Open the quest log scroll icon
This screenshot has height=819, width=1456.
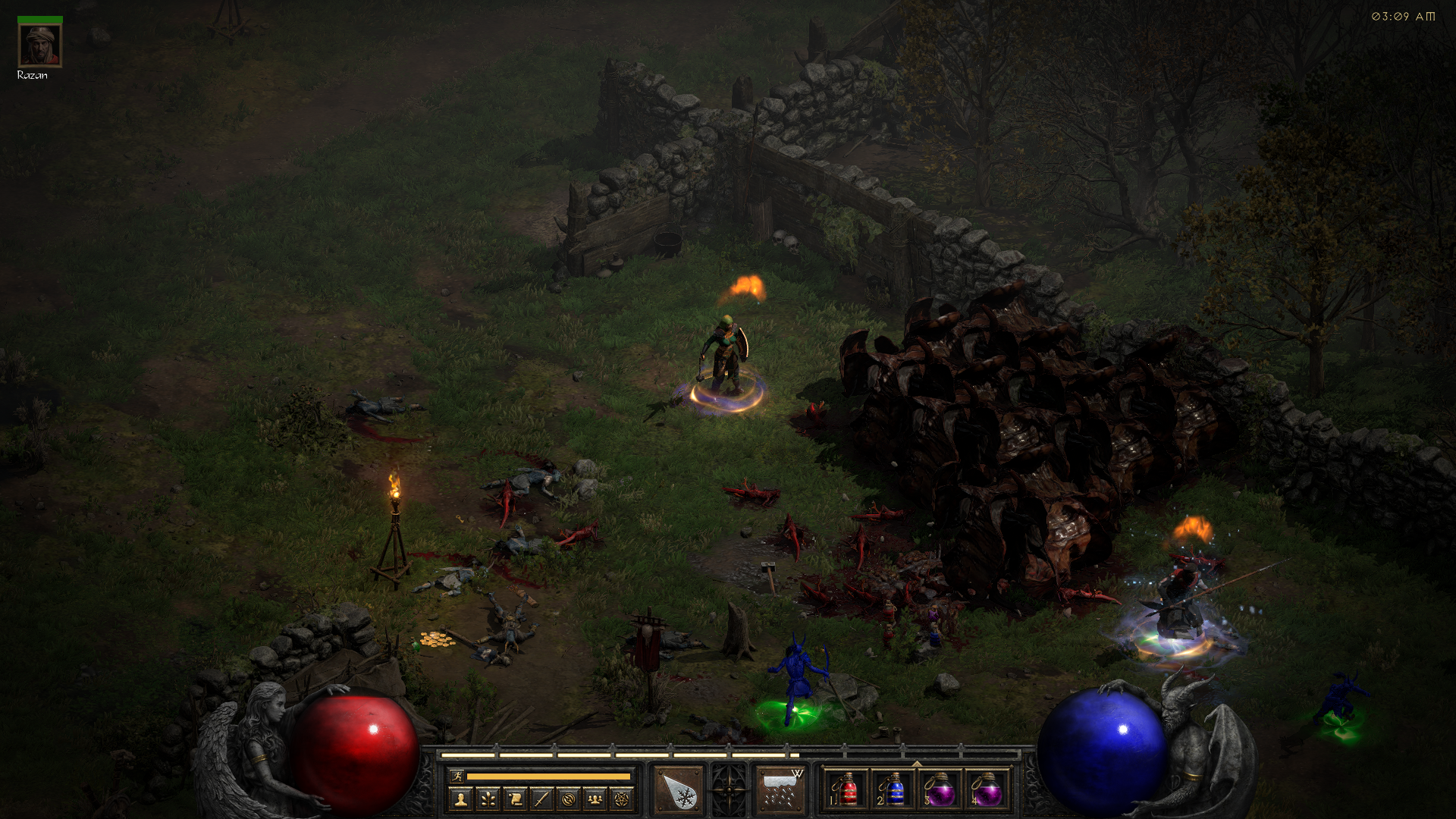click(x=515, y=799)
